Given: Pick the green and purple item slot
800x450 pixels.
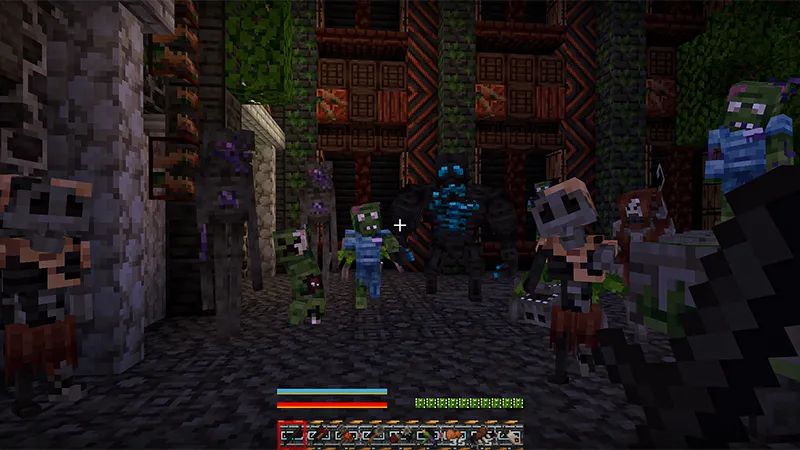Looking at the screenshot, I should pos(427,435).
